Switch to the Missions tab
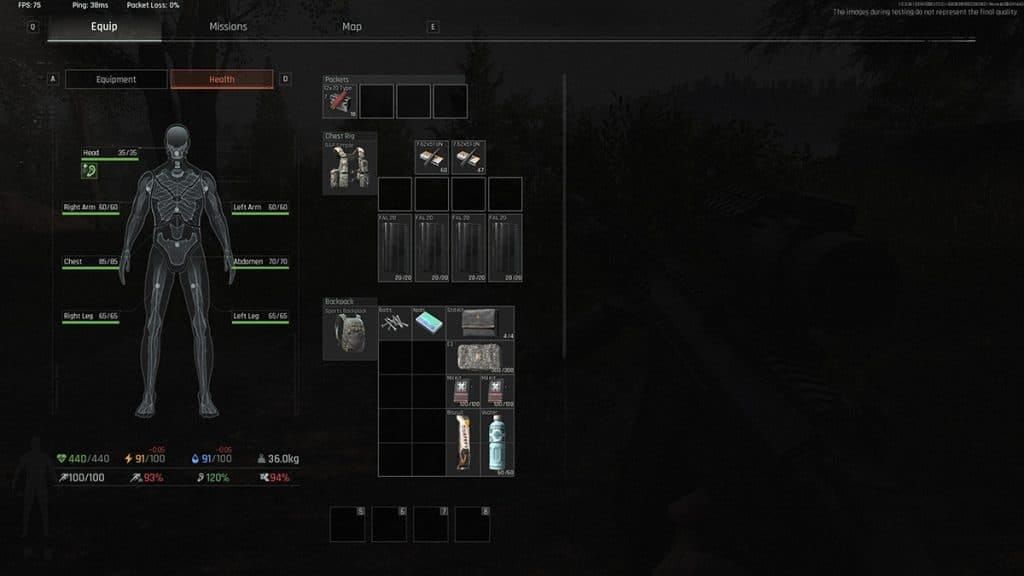This screenshot has width=1024, height=576. point(228,27)
